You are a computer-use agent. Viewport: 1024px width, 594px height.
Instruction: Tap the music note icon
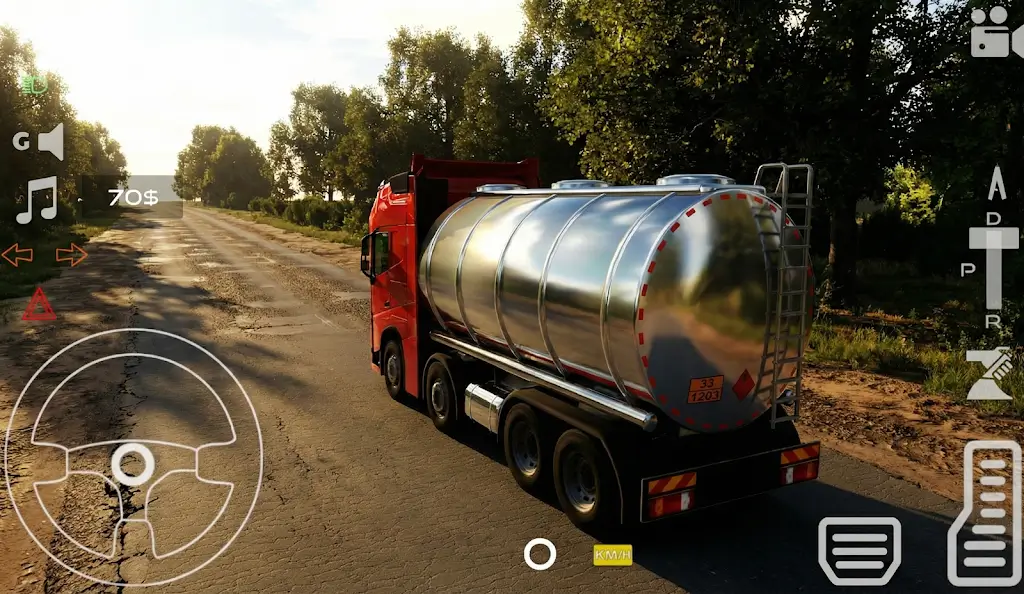38,199
